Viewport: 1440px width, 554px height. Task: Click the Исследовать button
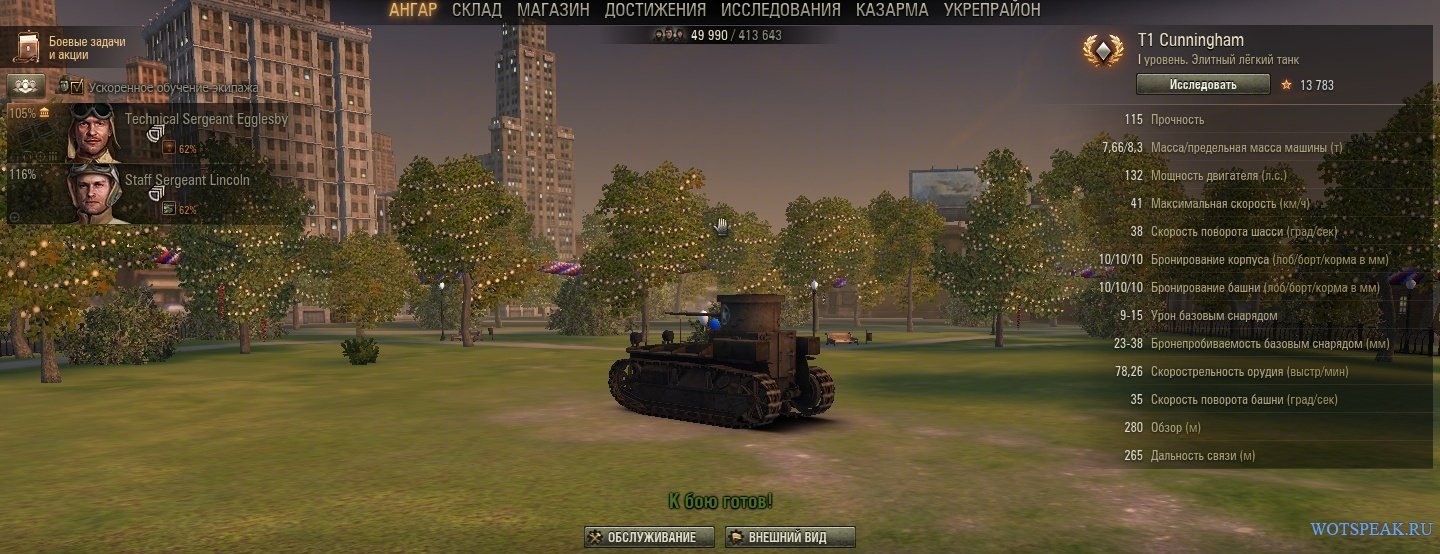pos(1203,85)
